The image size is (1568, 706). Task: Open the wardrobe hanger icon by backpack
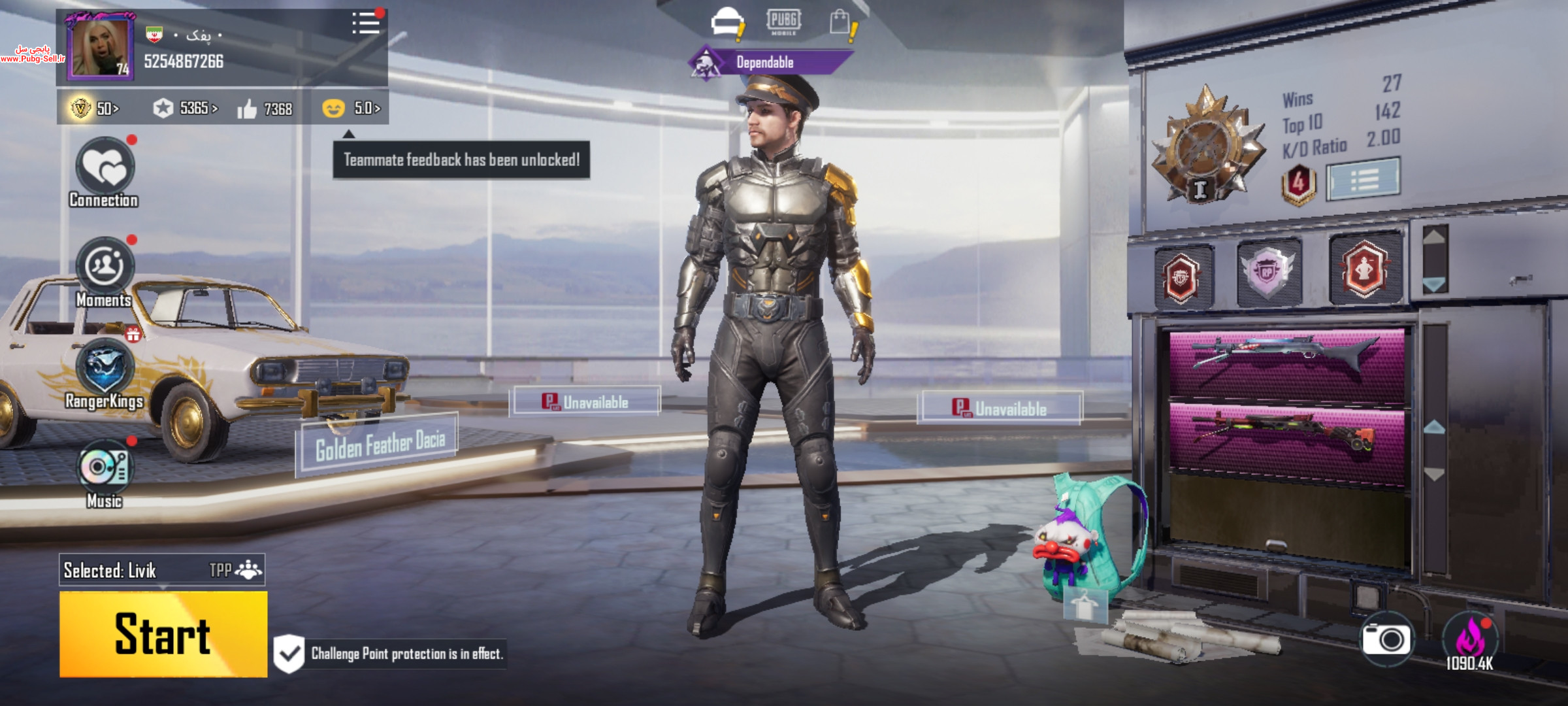point(1085,605)
